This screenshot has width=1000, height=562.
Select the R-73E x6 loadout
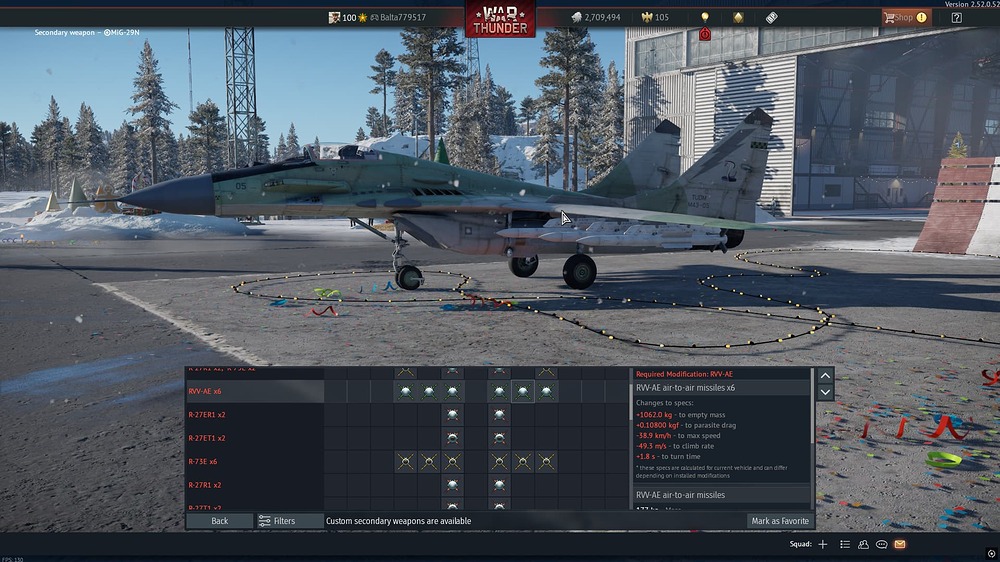(254, 462)
